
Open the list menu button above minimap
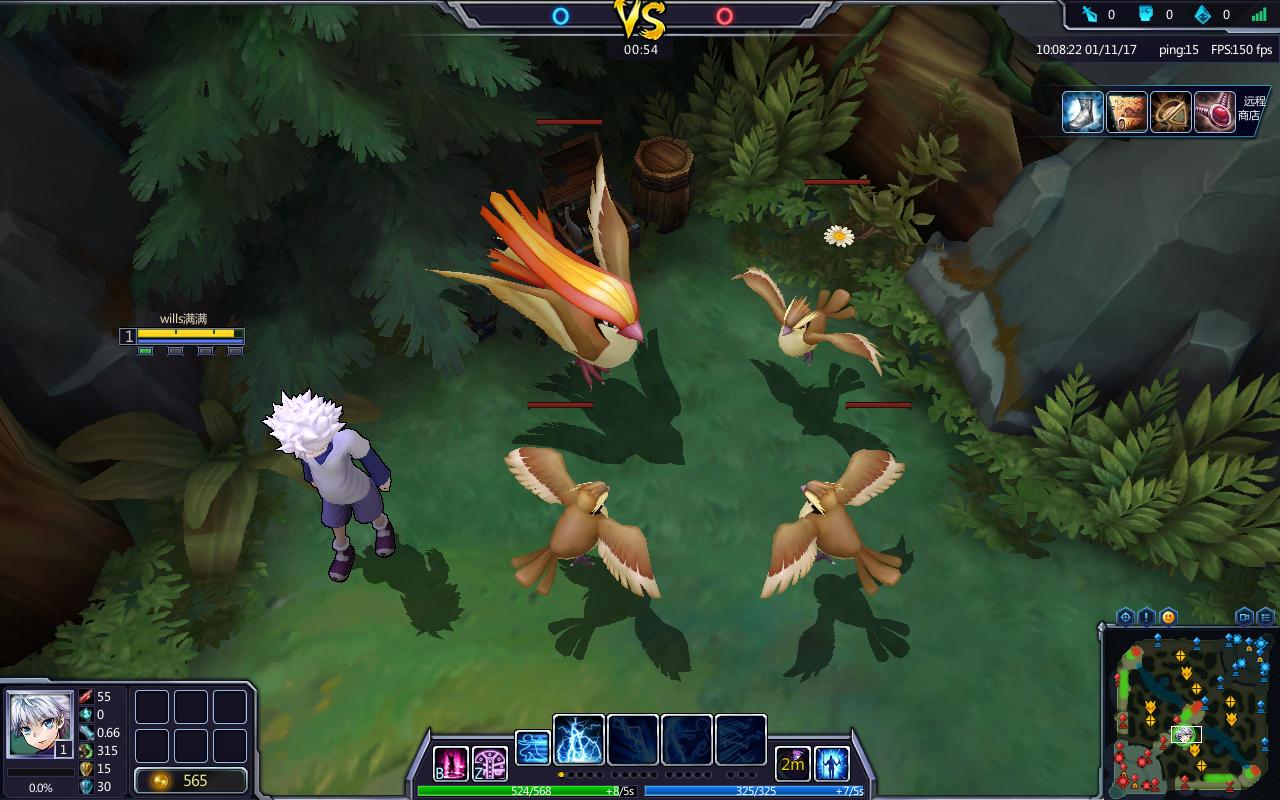click(x=1266, y=616)
